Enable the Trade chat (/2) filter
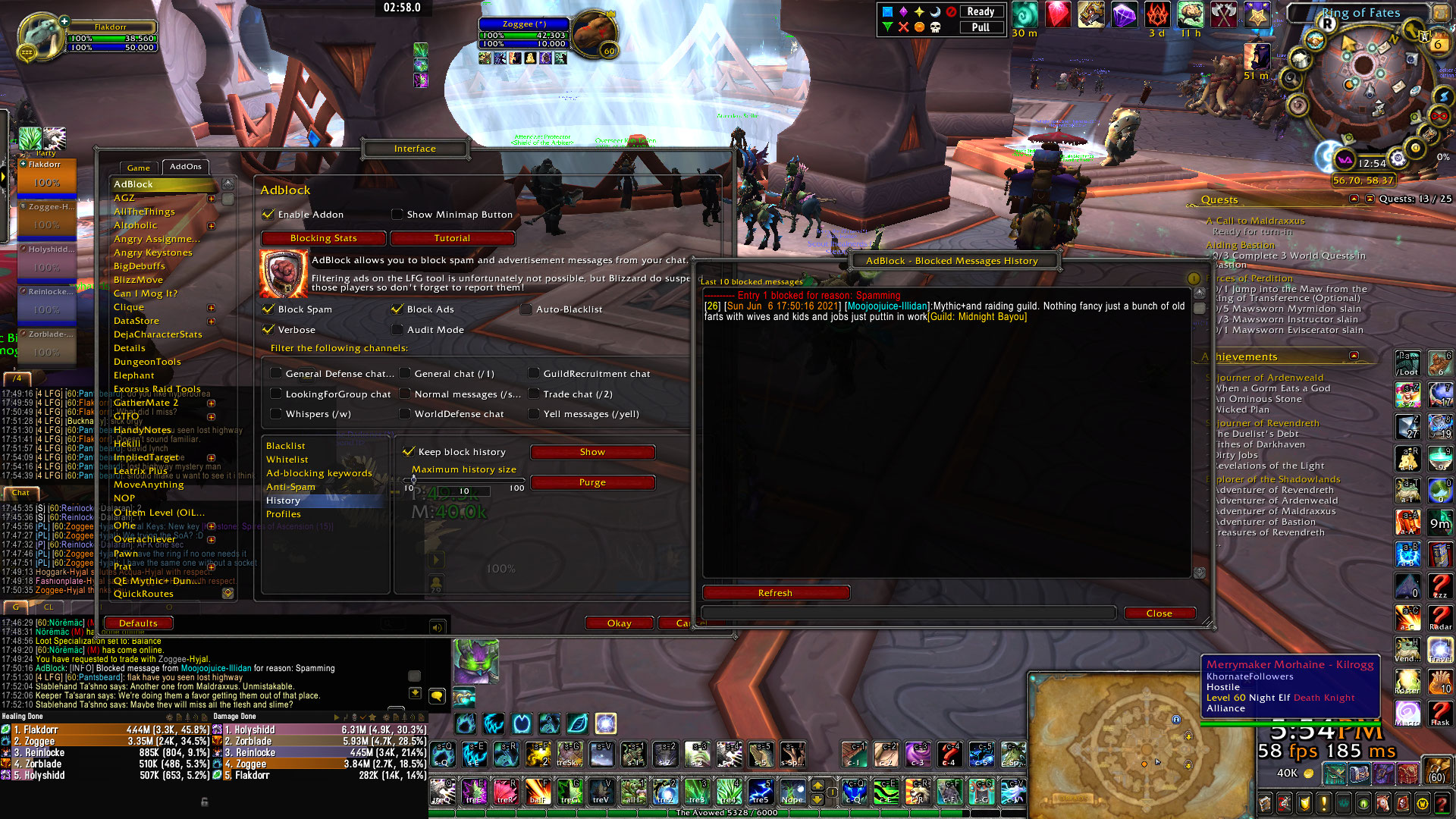 coord(534,394)
